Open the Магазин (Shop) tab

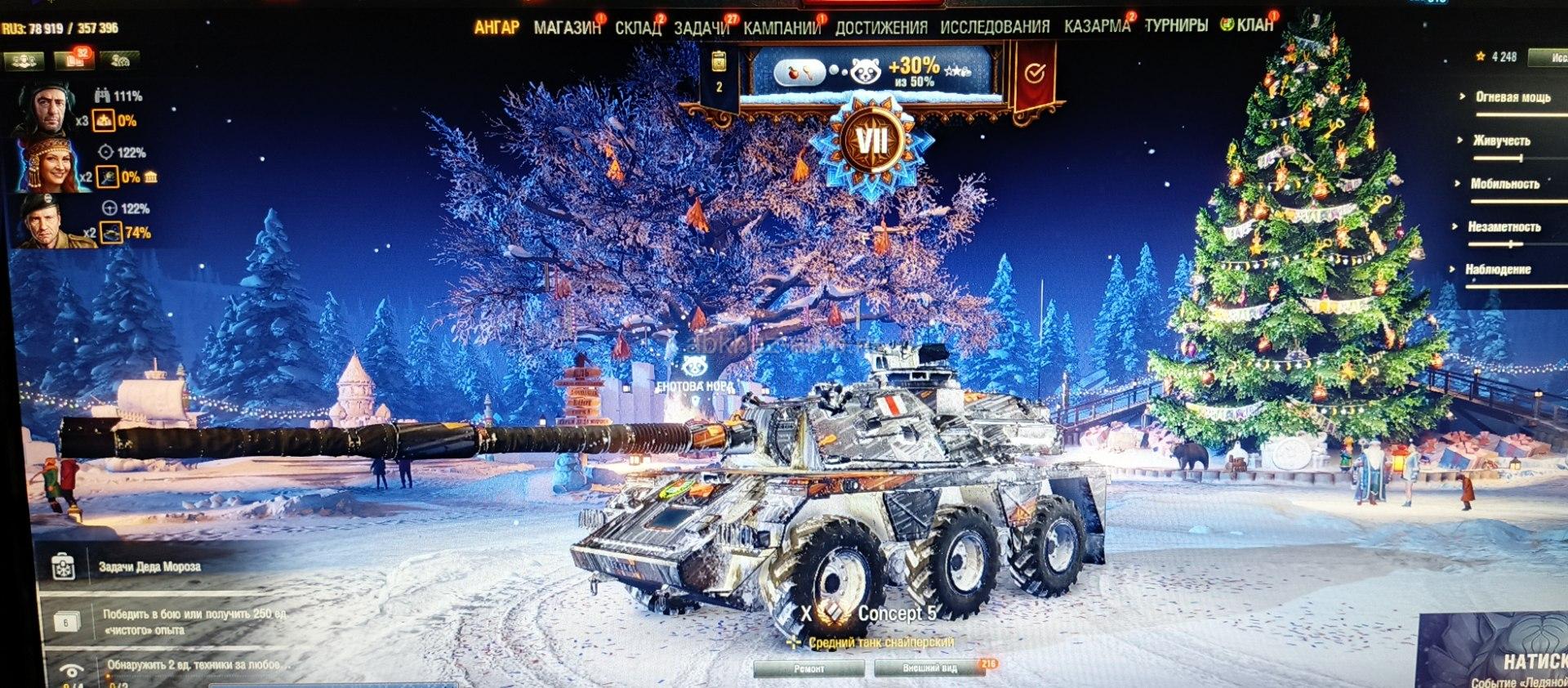coord(567,28)
